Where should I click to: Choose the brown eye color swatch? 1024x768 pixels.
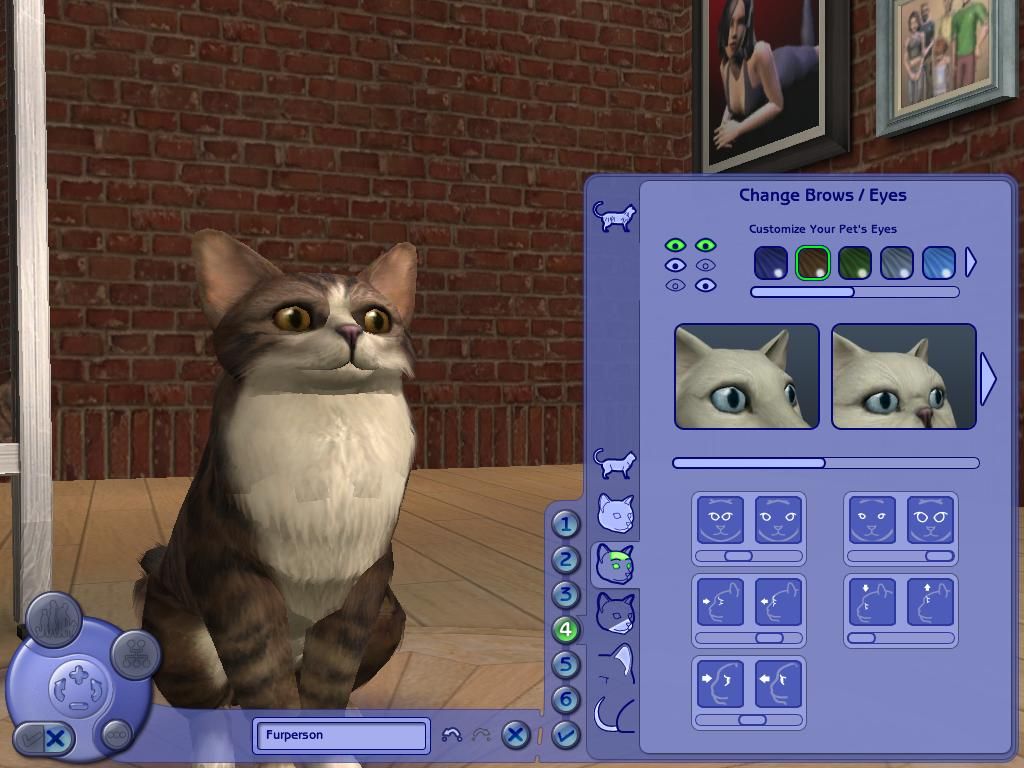(813, 263)
